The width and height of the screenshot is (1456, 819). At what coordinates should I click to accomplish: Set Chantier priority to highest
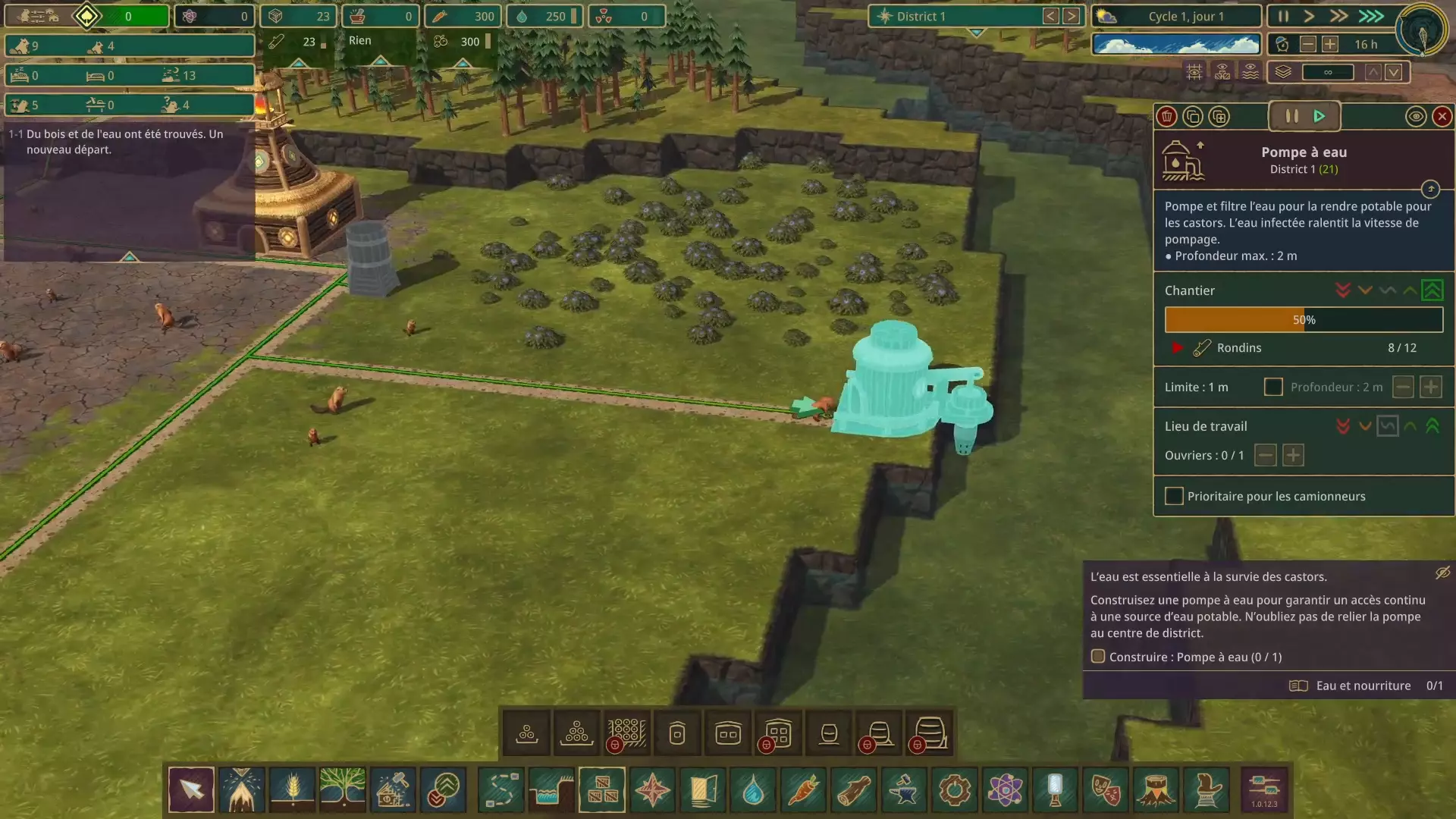1432,290
